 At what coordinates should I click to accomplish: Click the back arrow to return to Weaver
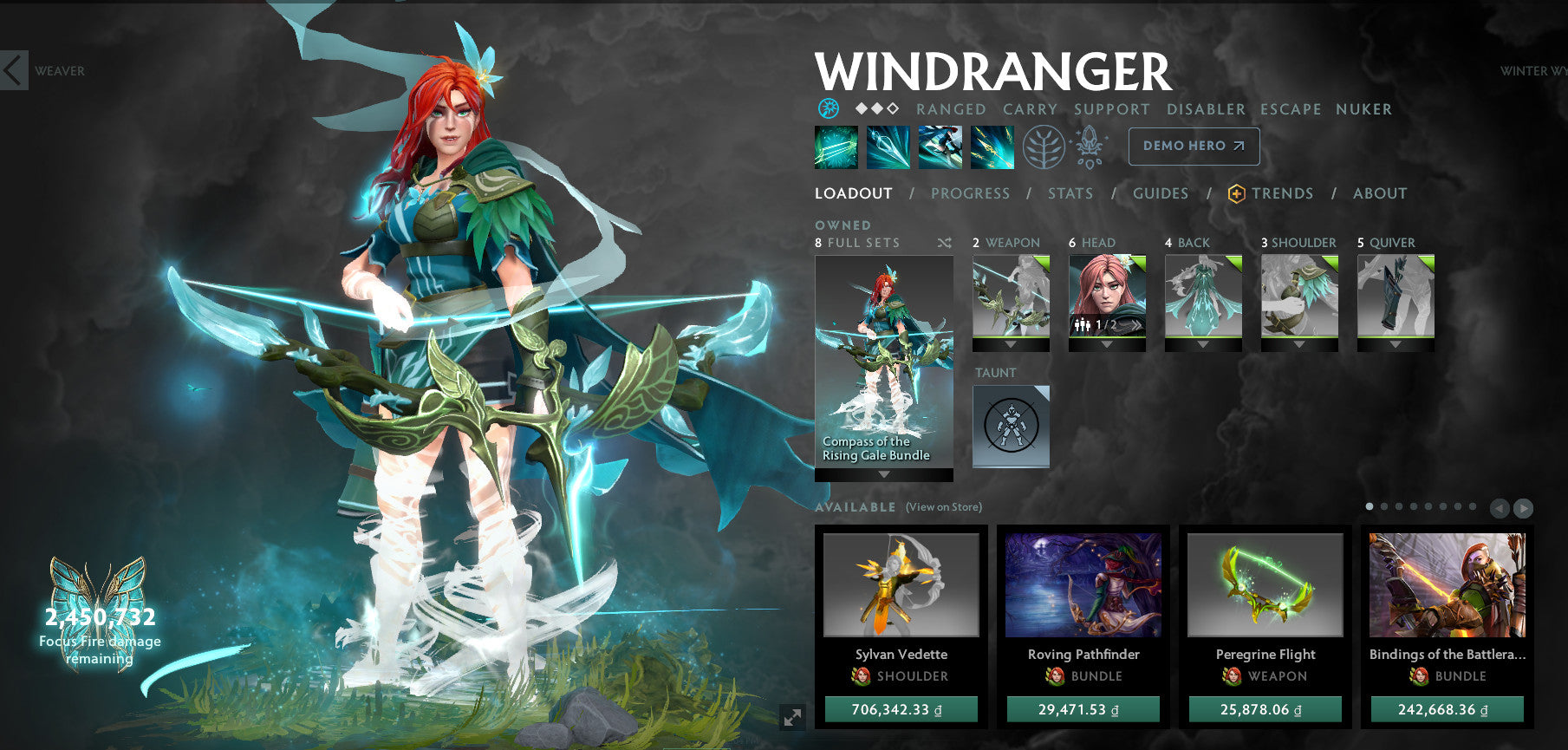coord(12,70)
